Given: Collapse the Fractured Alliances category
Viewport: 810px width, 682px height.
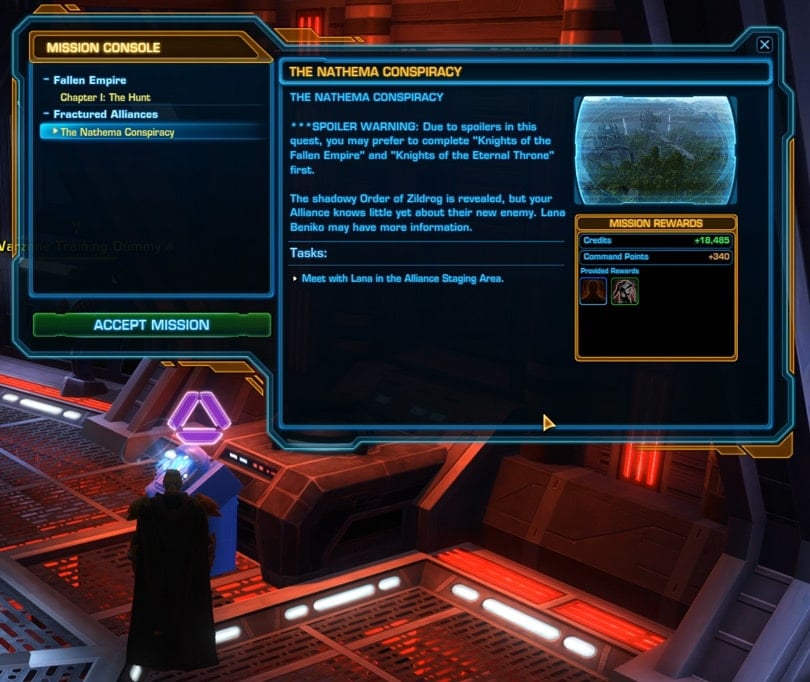Looking at the screenshot, I should (46, 114).
